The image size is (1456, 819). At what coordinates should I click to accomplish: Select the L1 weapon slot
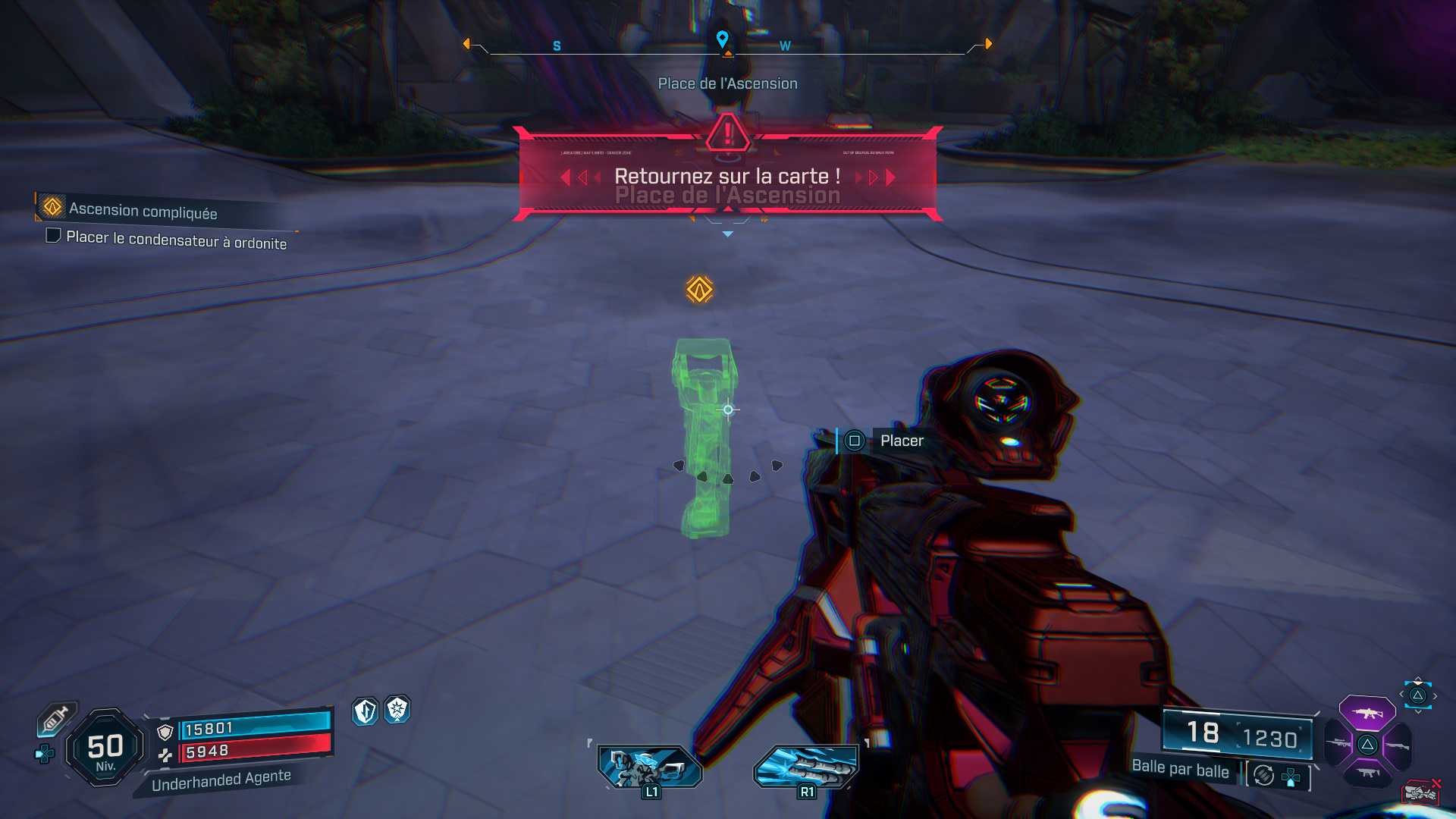pos(652,766)
